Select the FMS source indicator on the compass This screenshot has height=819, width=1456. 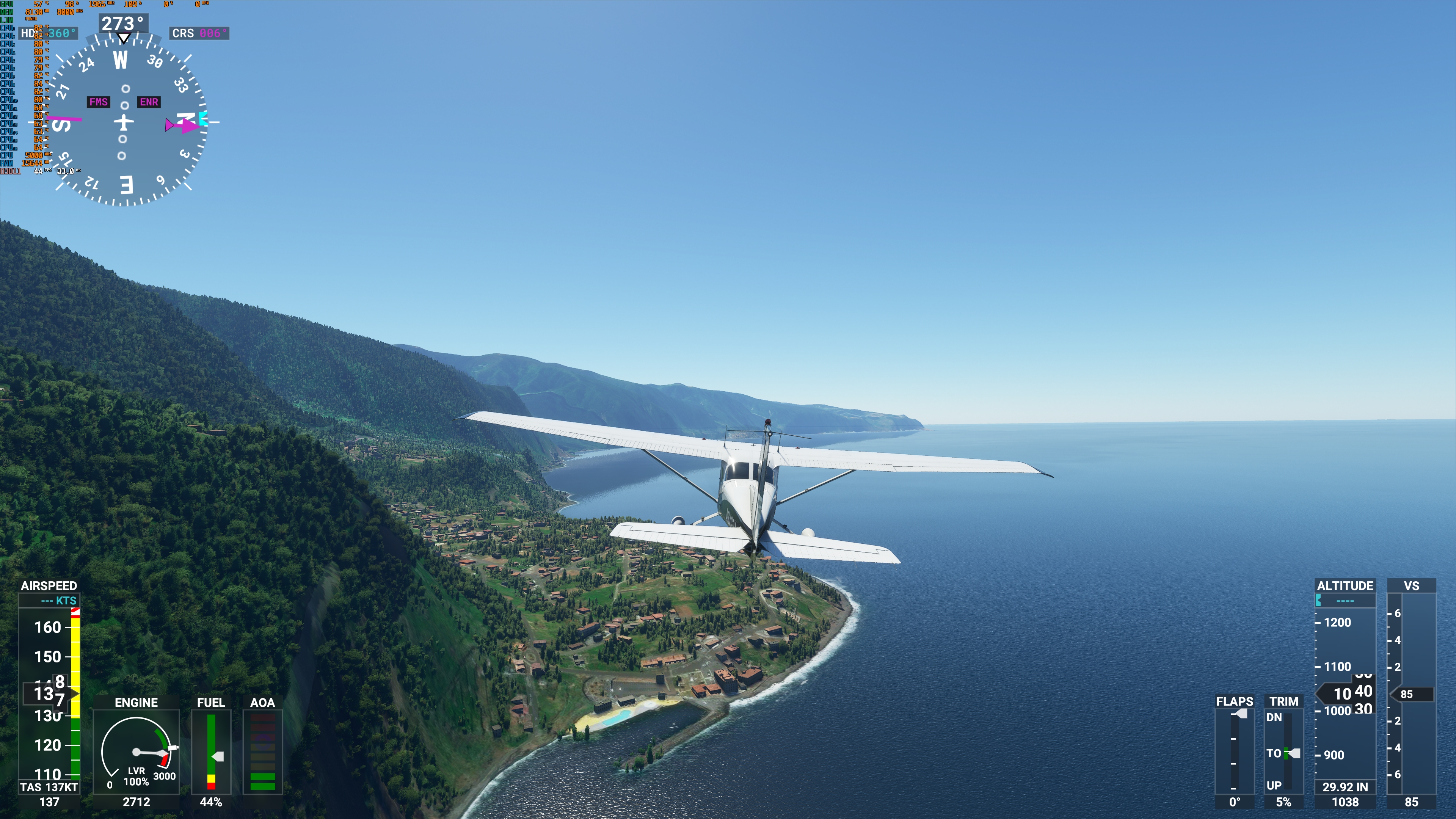coord(99,102)
